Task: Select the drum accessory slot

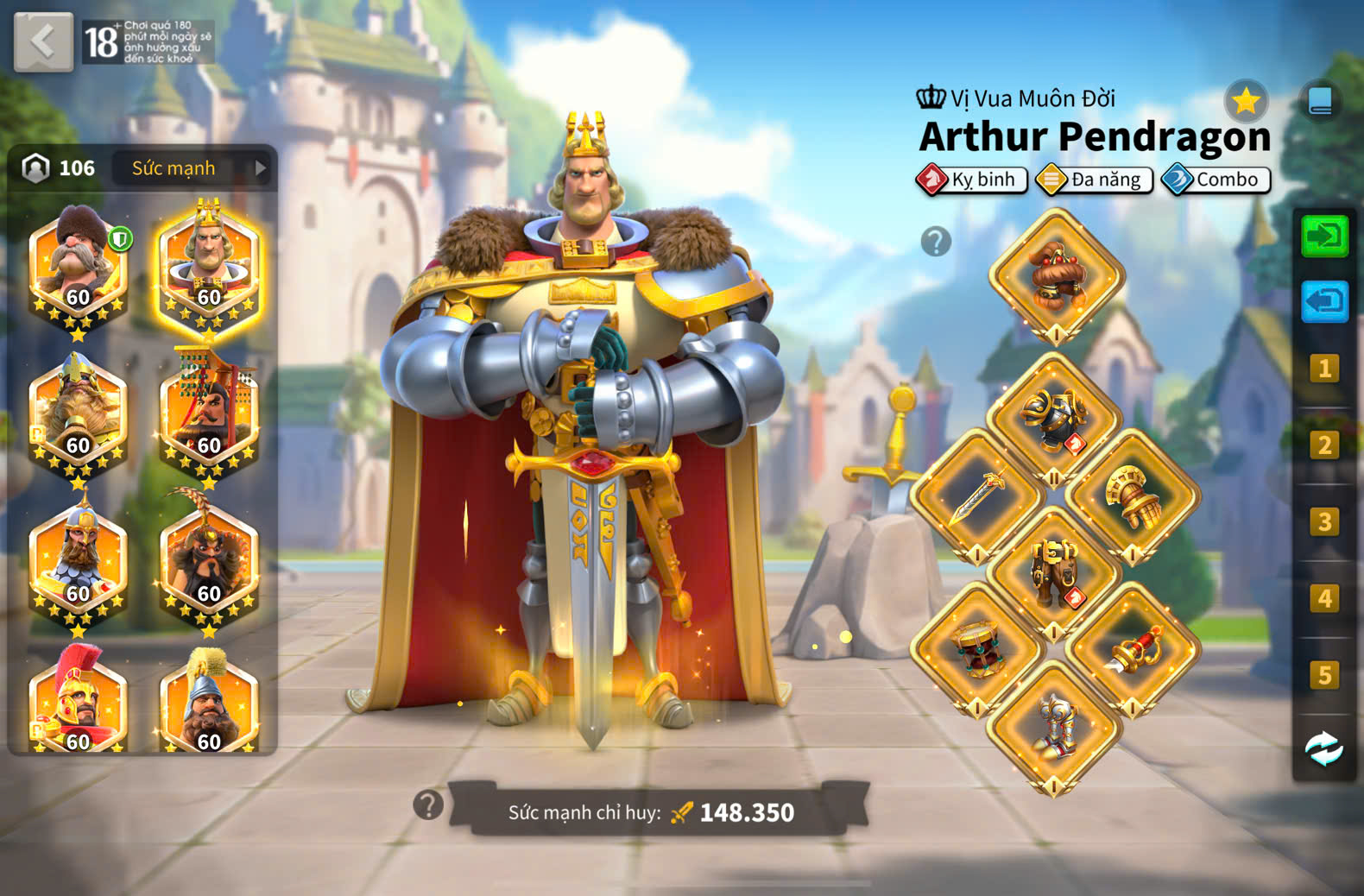Action: point(977,649)
